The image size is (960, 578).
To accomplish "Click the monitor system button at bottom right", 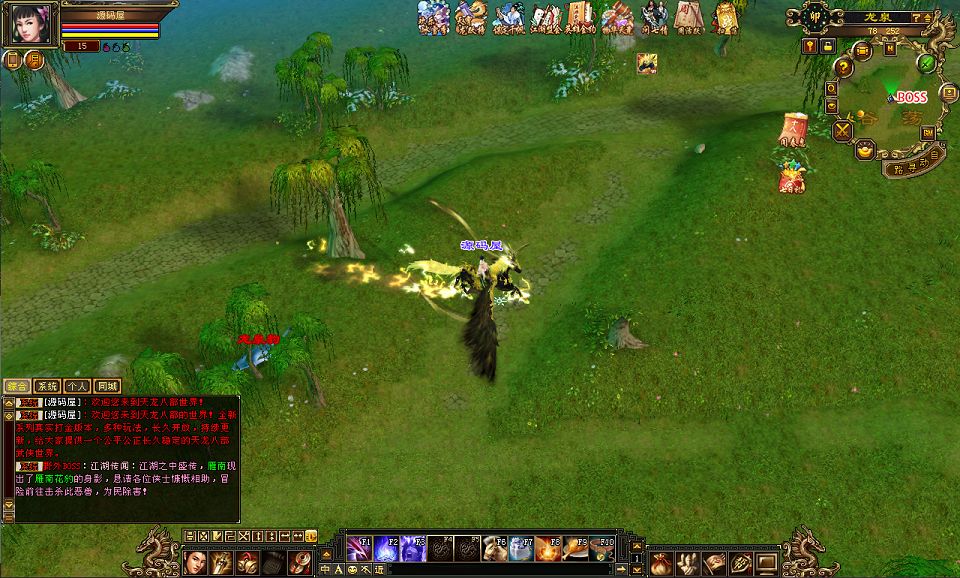I will [767, 563].
